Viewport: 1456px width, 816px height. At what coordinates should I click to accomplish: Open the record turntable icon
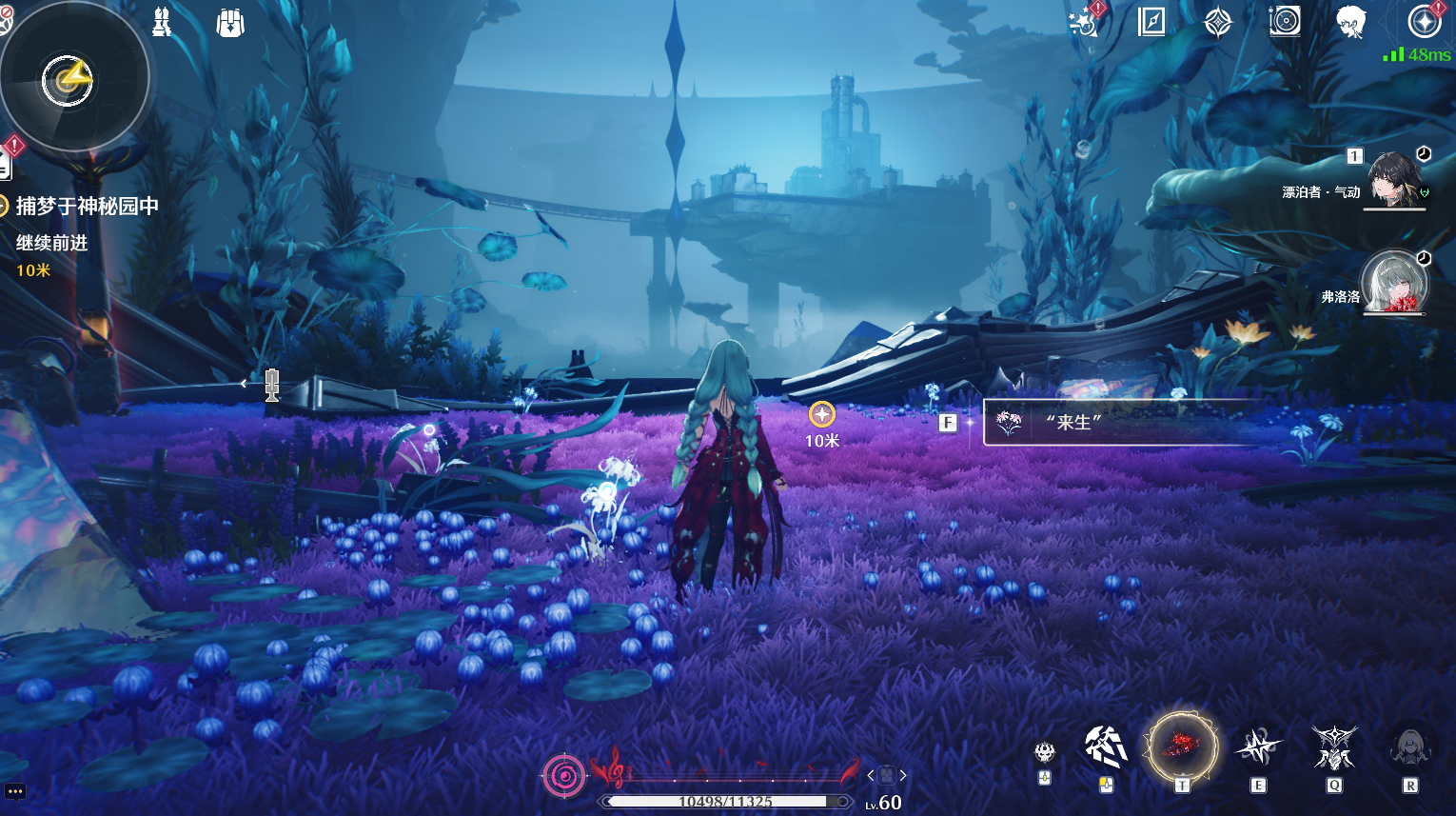[1285, 21]
